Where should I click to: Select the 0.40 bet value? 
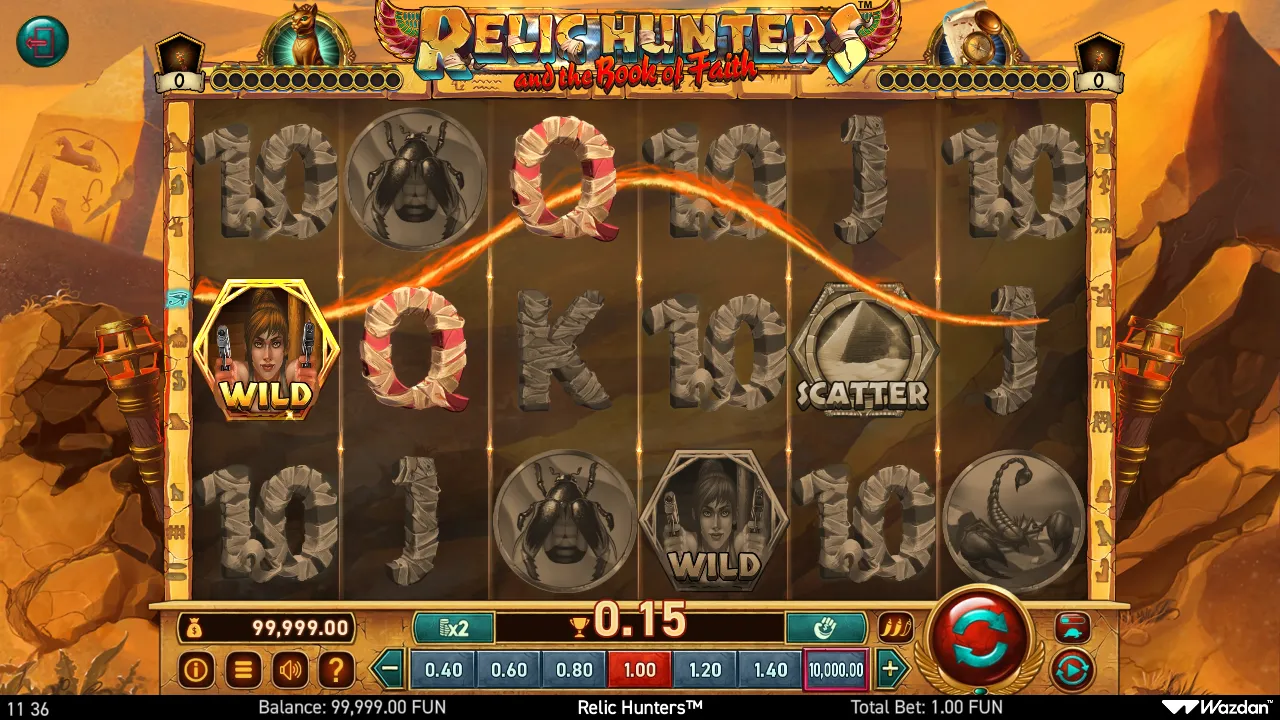443,670
